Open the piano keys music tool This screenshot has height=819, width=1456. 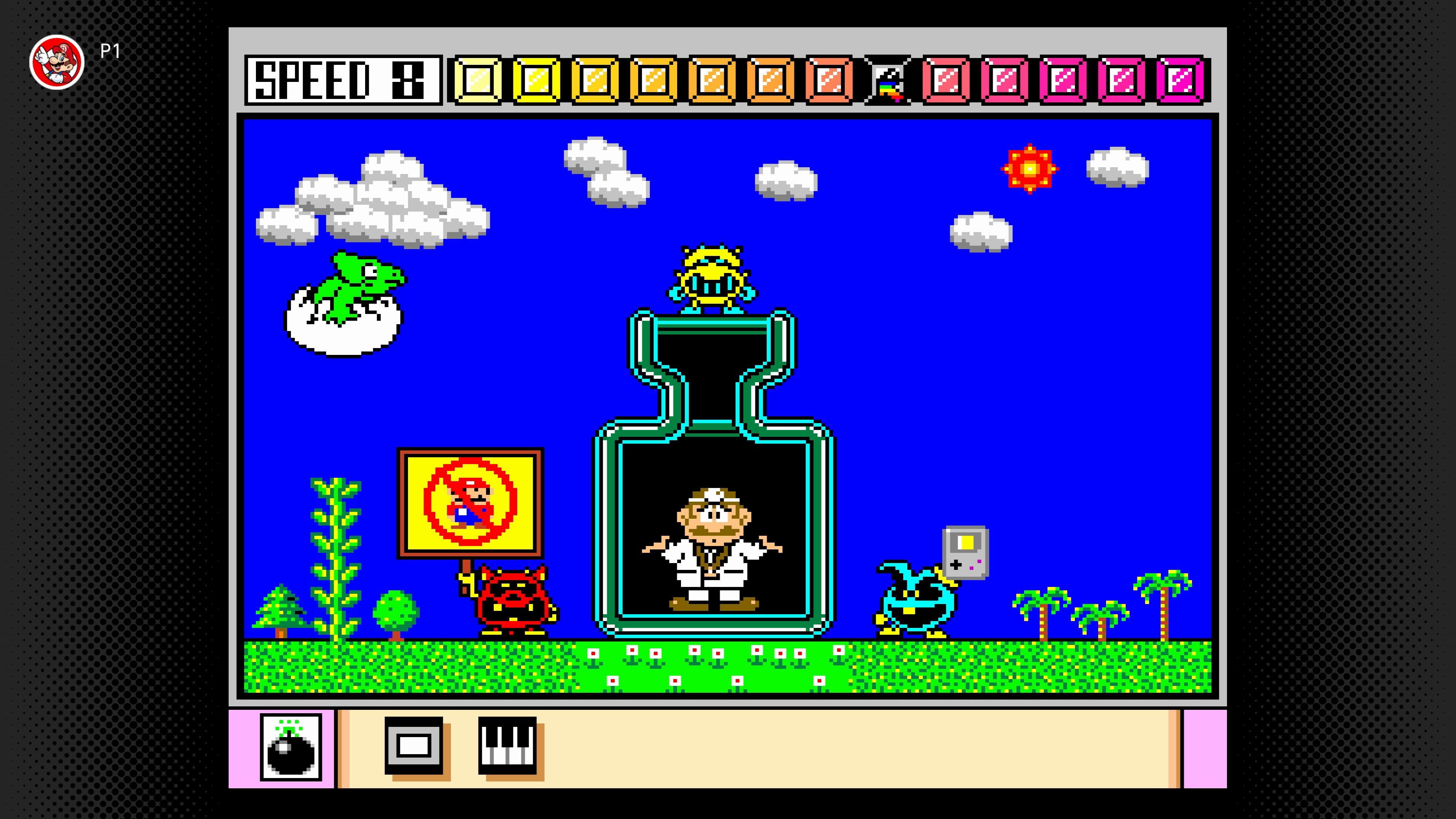coord(507,745)
